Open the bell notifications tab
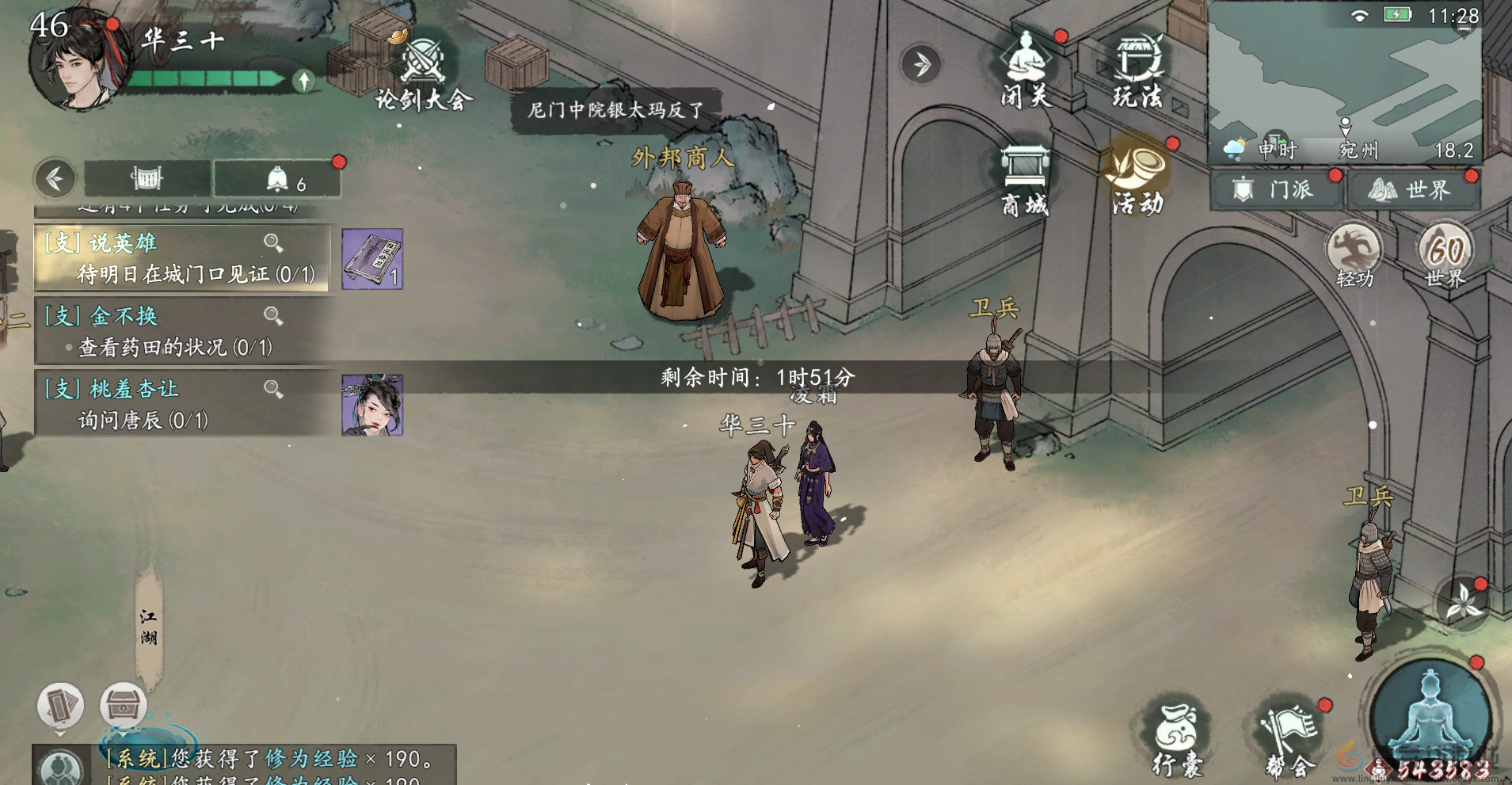The height and width of the screenshot is (785, 1512). [277, 180]
